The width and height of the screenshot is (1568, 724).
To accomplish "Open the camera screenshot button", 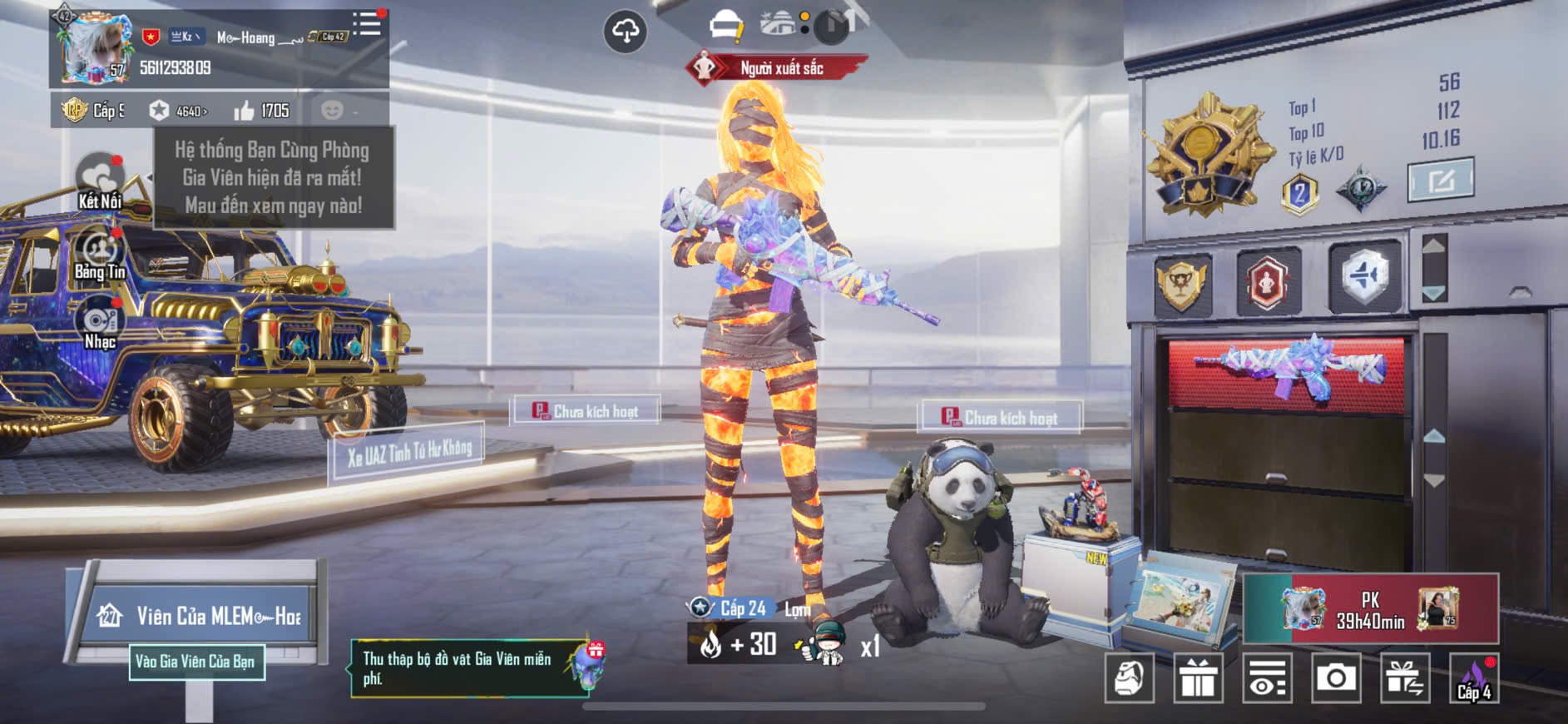I will (x=1336, y=678).
